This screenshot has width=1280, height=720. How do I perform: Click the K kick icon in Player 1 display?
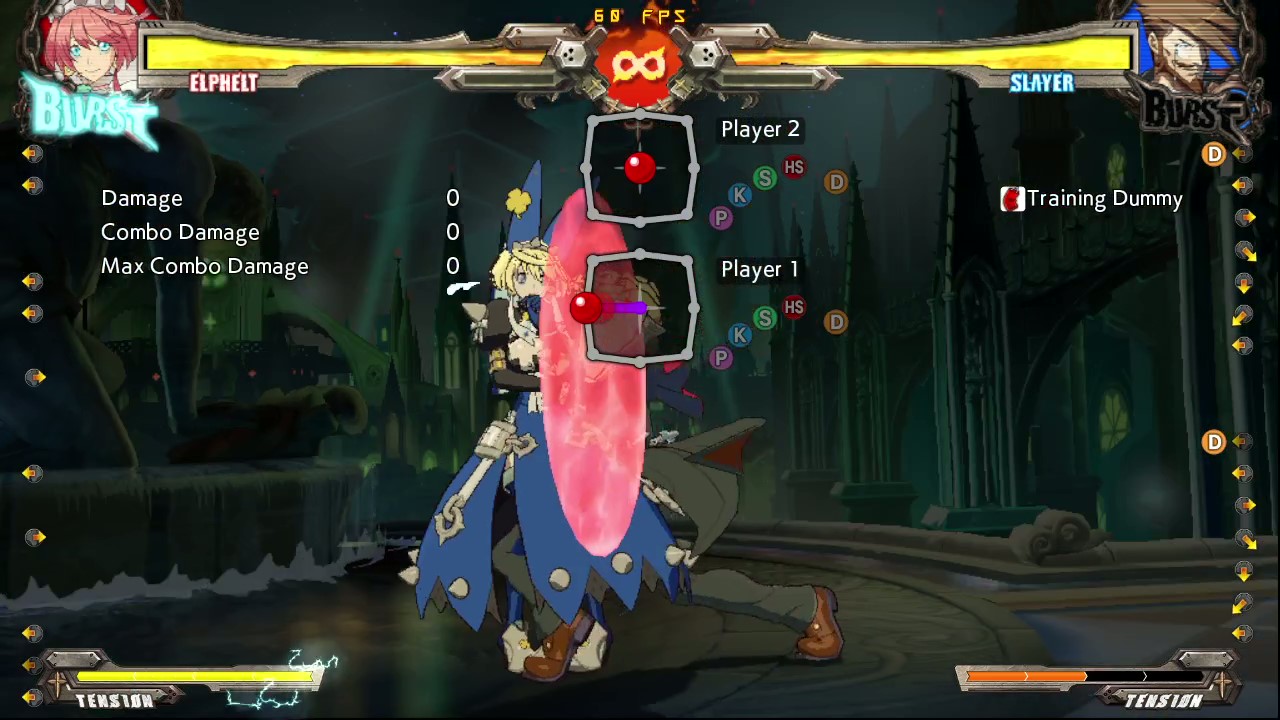click(740, 336)
